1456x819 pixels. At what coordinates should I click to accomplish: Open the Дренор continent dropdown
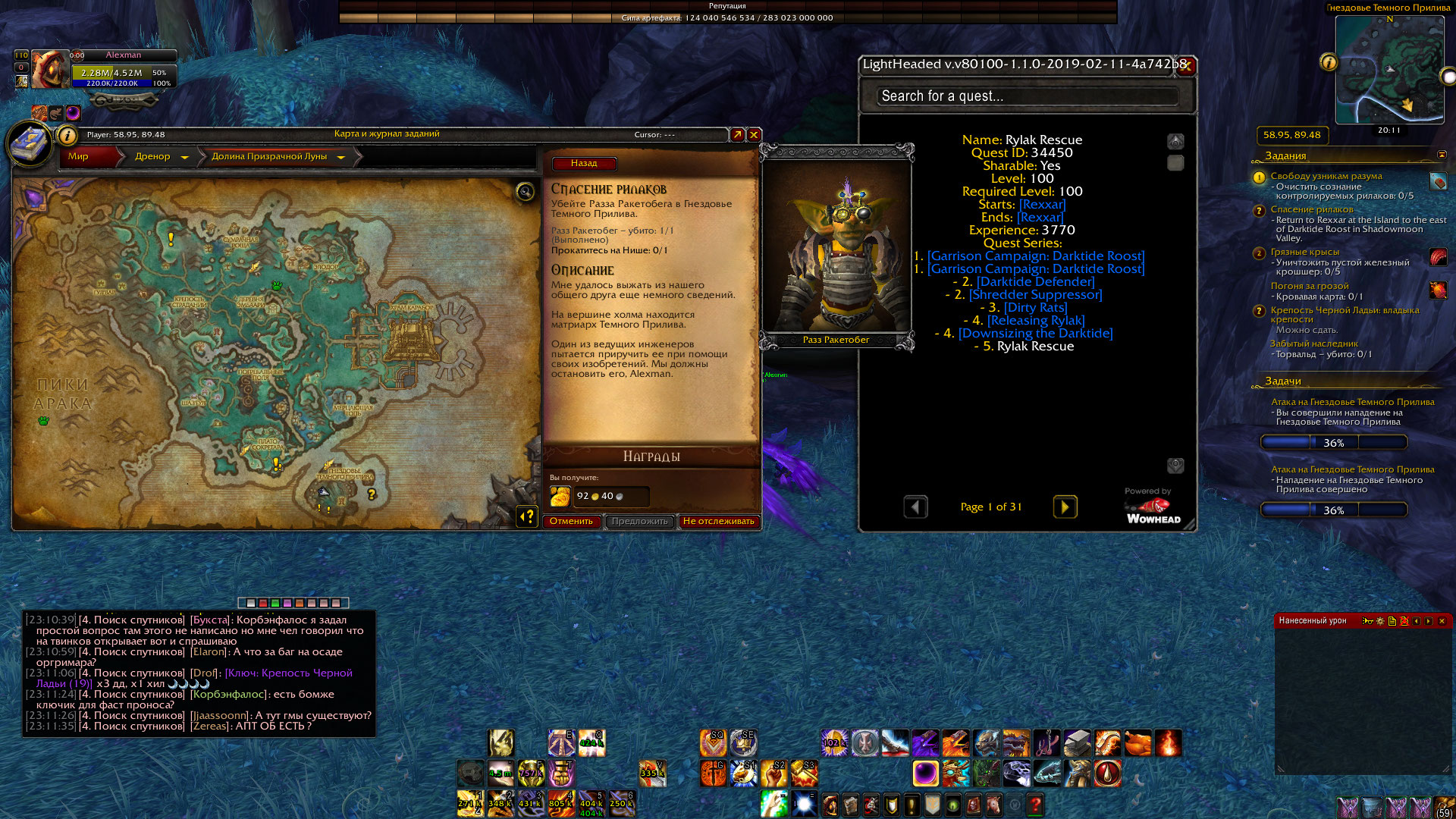(184, 157)
